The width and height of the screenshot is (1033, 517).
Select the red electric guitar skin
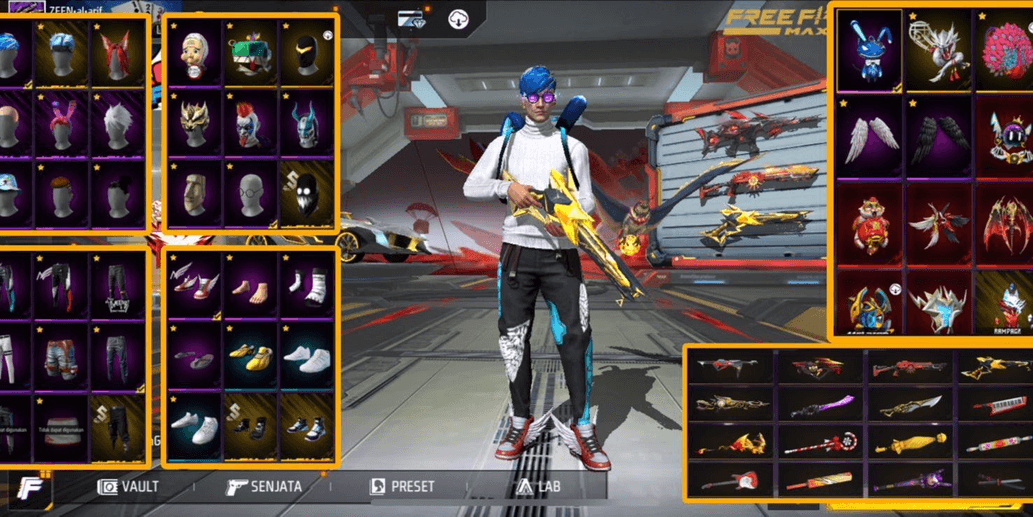click(722, 481)
